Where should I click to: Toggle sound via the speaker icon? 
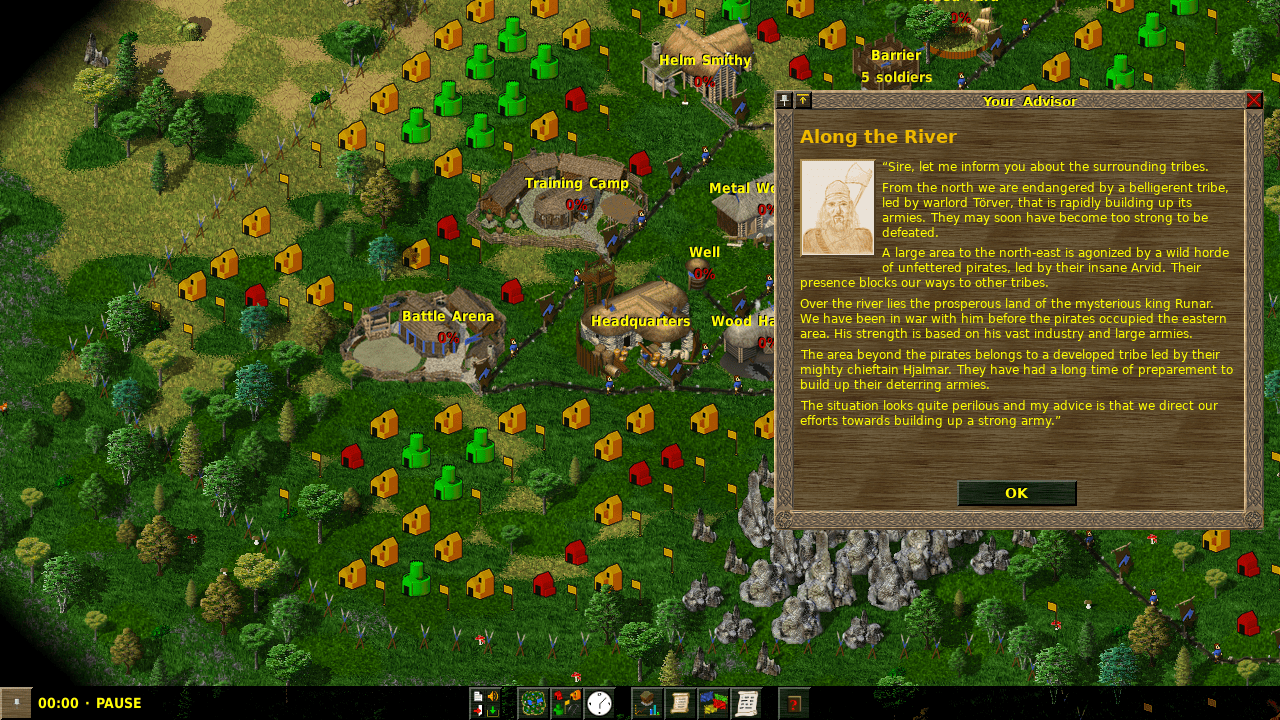point(492,696)
